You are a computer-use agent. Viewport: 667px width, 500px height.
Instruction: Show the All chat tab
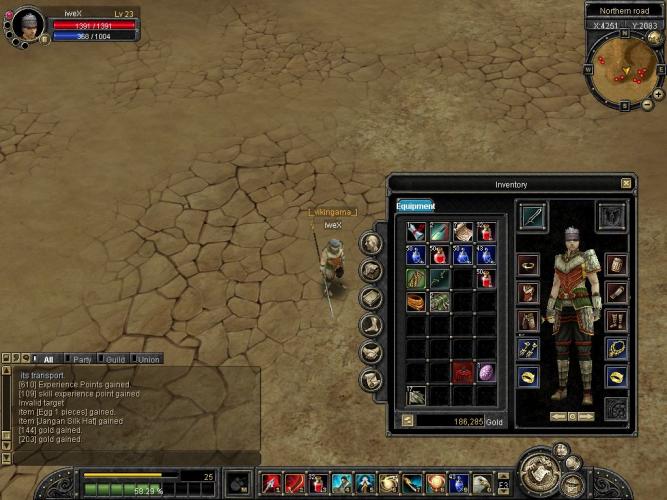tap(47, 359)
